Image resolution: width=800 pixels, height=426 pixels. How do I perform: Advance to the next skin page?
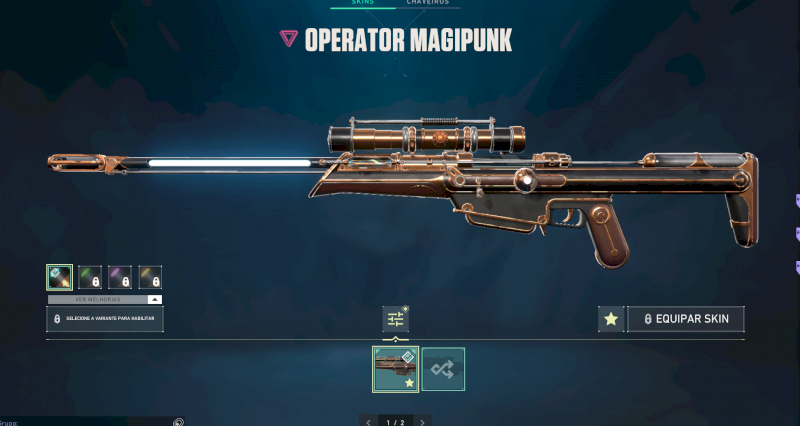coord(422,421)
